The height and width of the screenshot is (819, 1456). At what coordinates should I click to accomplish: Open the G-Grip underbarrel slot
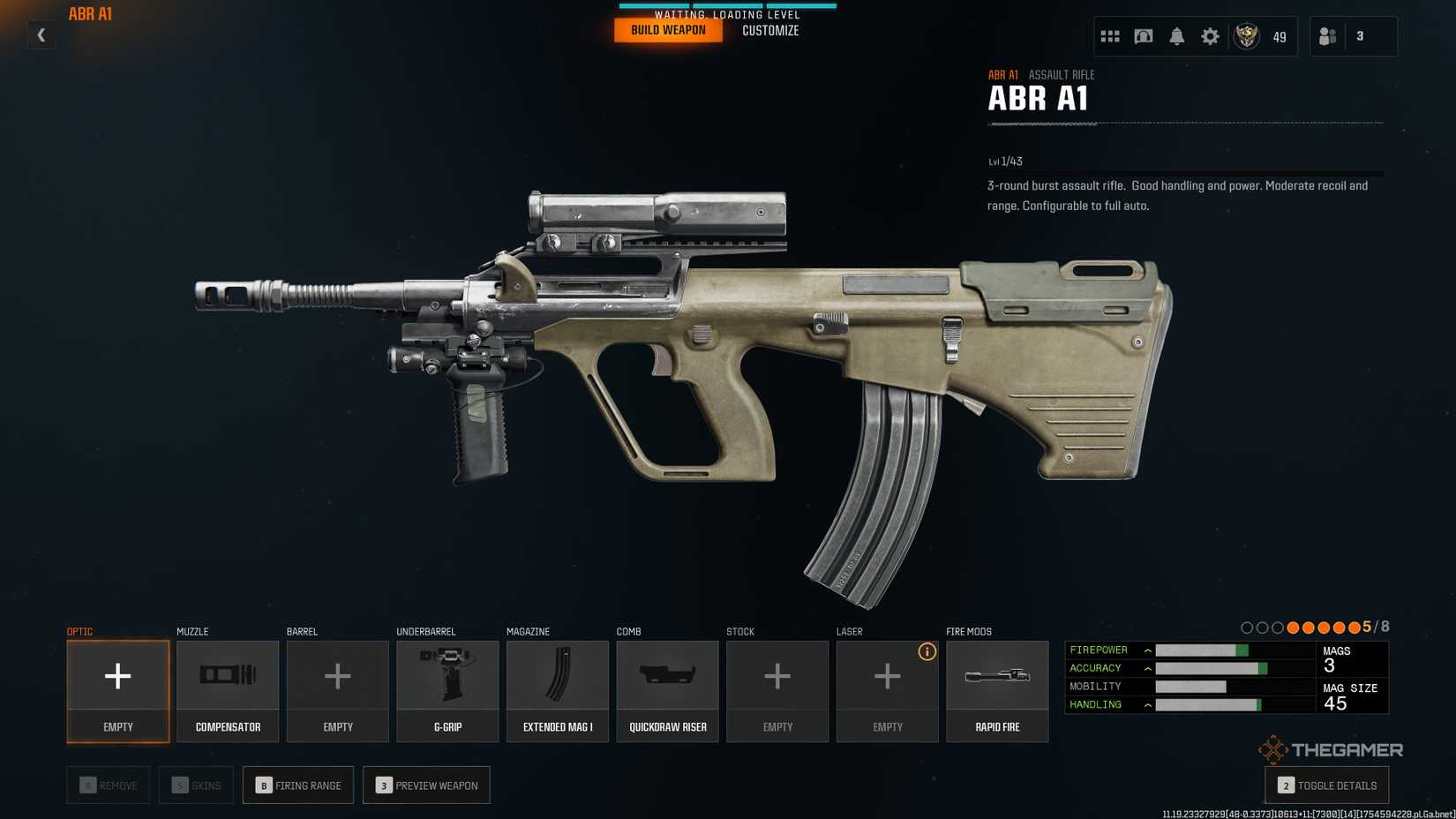point(447,691)
